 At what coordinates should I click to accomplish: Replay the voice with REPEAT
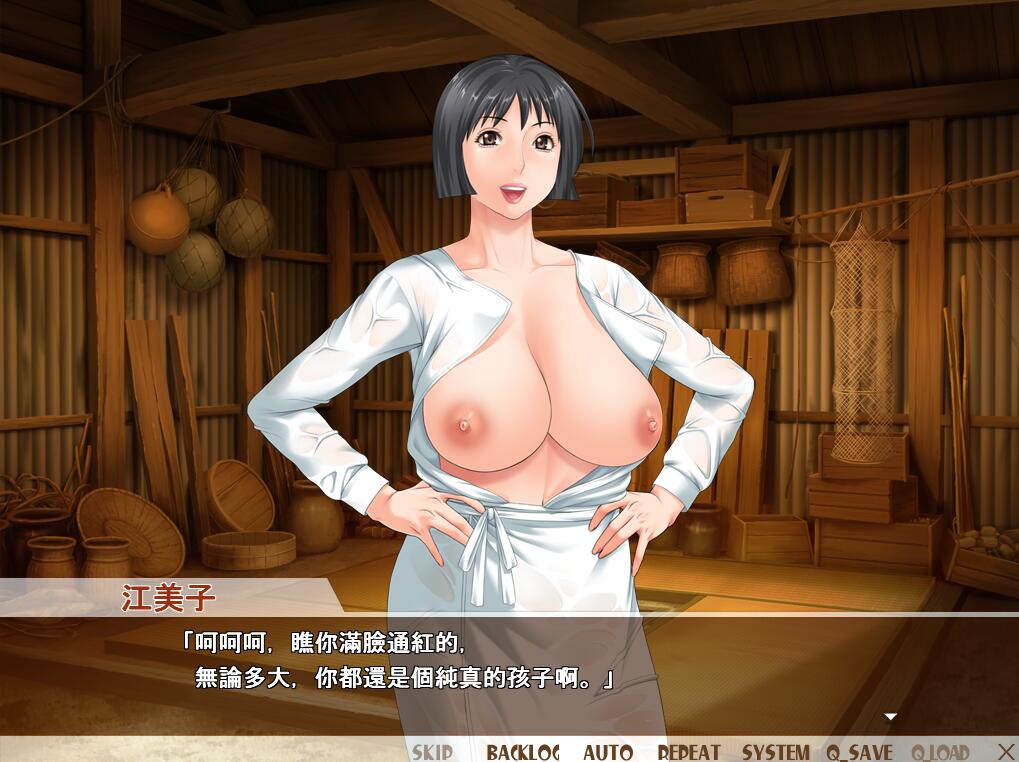pyautogui.click(x=689, y=752)
